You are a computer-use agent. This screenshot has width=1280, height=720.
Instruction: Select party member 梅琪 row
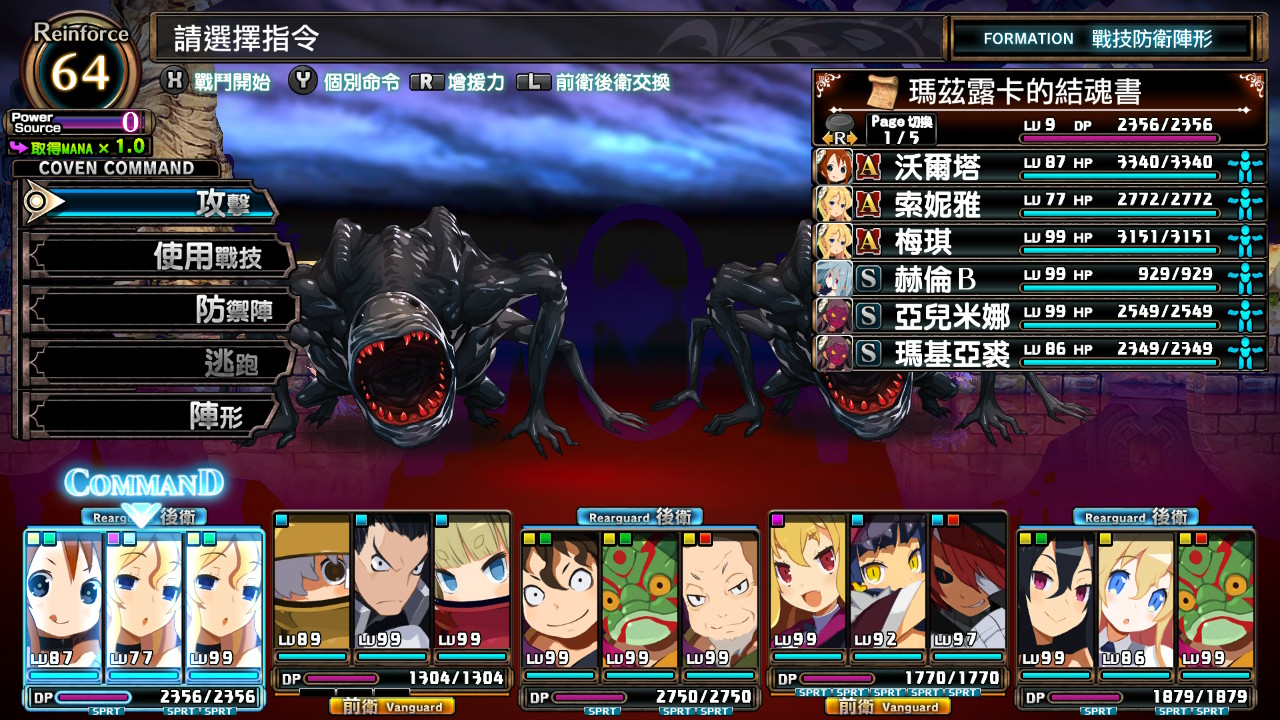(x=1040, y=241)
